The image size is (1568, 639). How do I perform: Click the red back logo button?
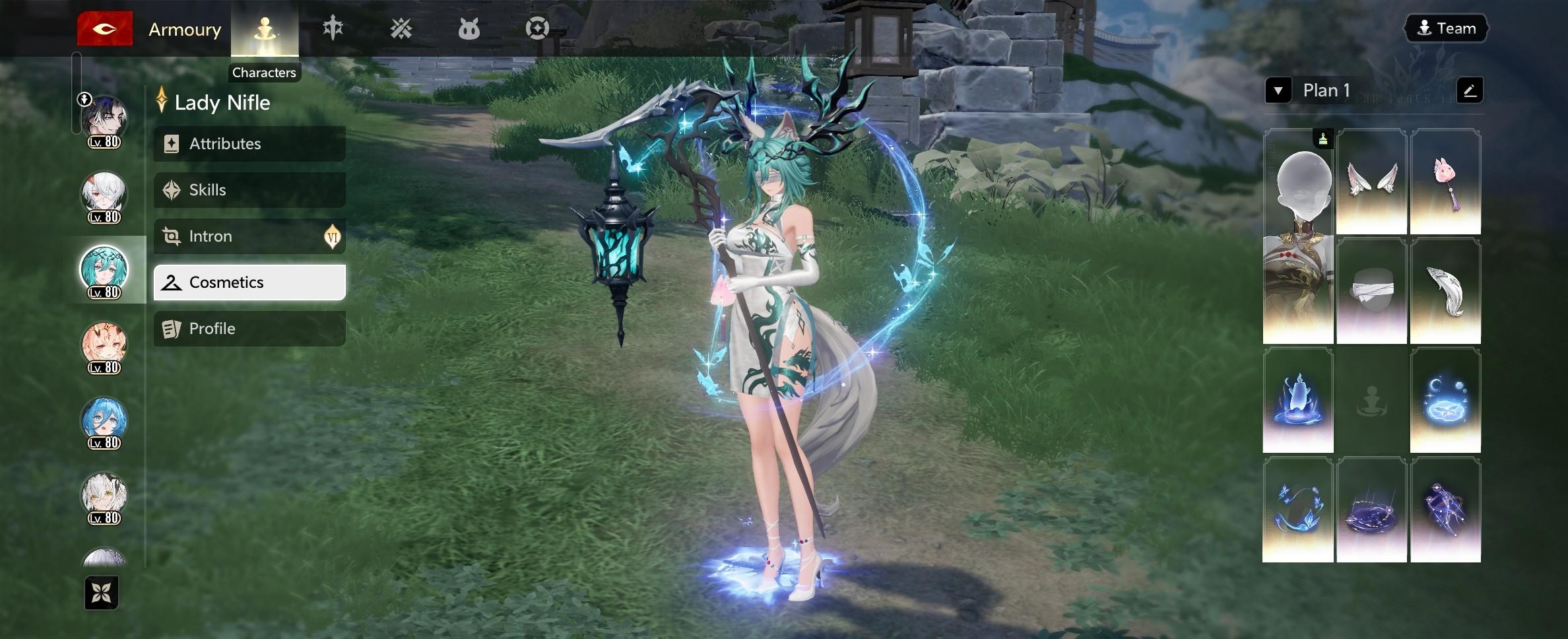104,29
